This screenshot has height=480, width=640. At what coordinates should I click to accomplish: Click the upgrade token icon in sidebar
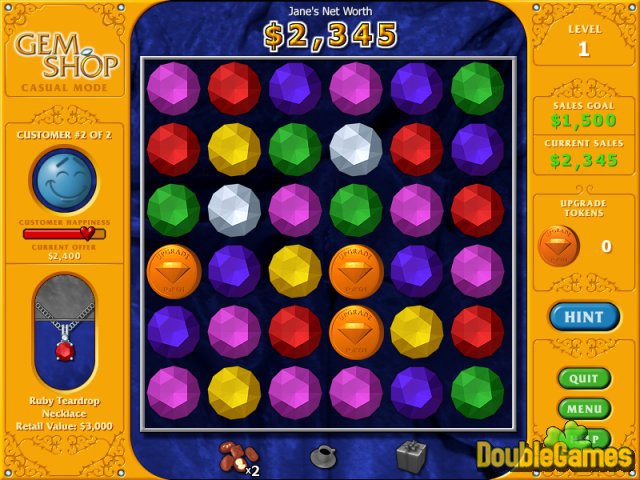click(560, 246)
